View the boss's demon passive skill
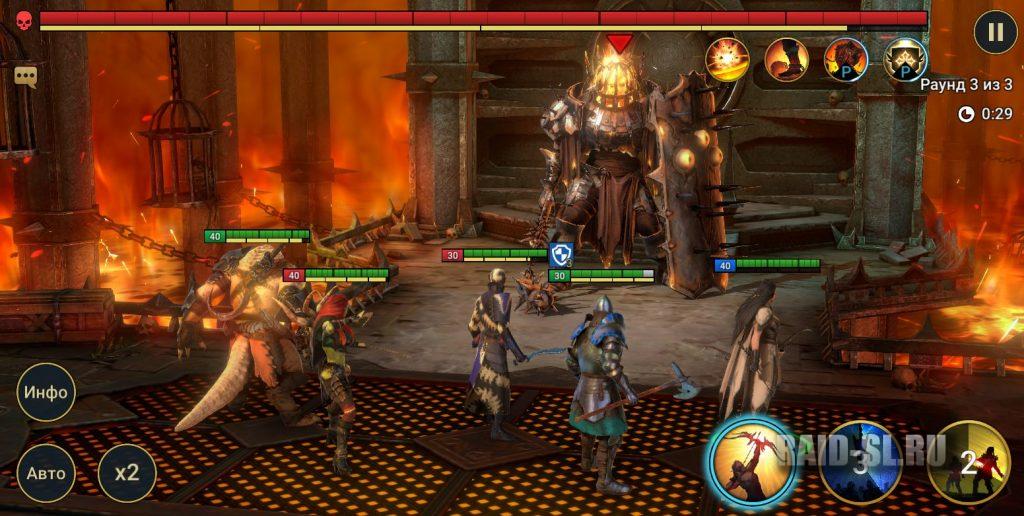The height and width of the screenshot is (516, 1024). click(x=845, y=59)
